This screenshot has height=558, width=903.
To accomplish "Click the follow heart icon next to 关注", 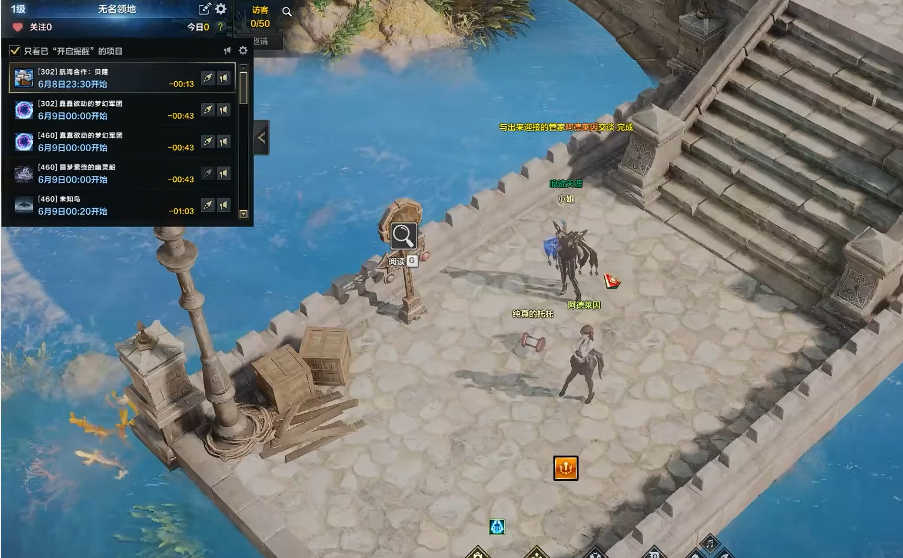I will [x=17, y=28].
